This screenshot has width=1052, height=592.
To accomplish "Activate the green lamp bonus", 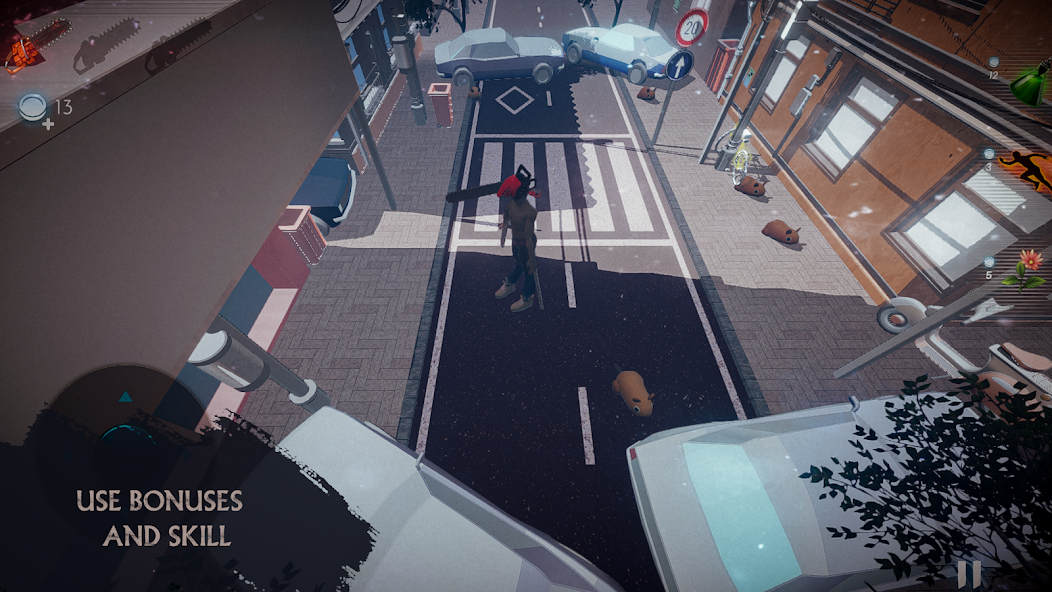I will (1027, 86).
